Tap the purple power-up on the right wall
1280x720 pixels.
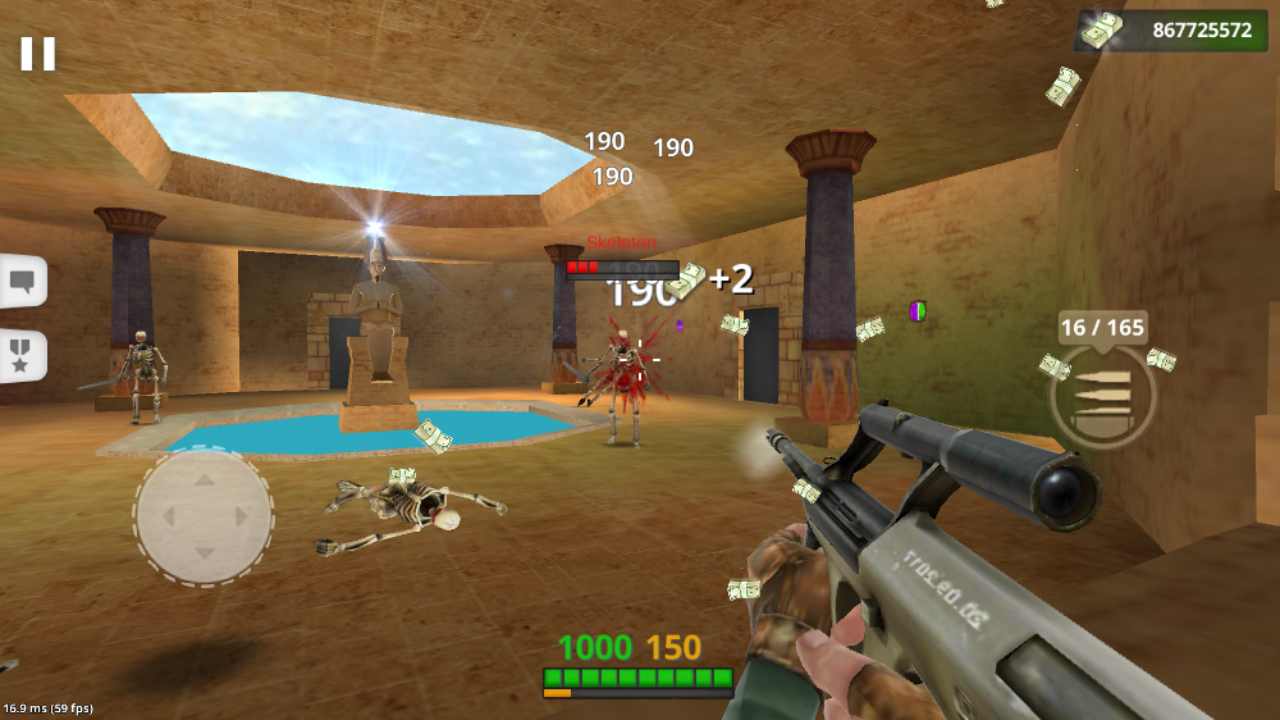coord(916,313)
